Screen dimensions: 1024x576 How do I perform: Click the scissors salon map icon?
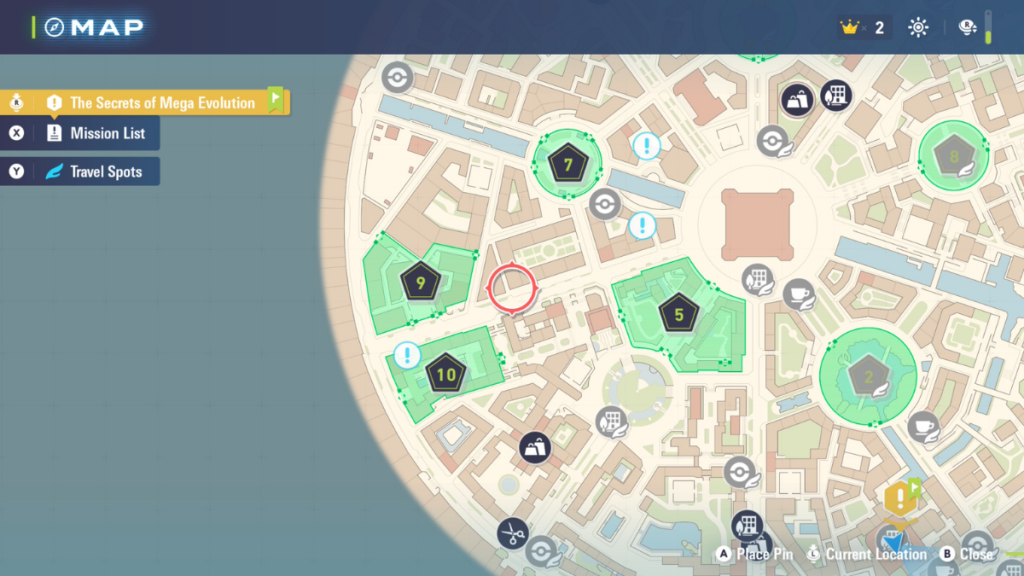513,534
